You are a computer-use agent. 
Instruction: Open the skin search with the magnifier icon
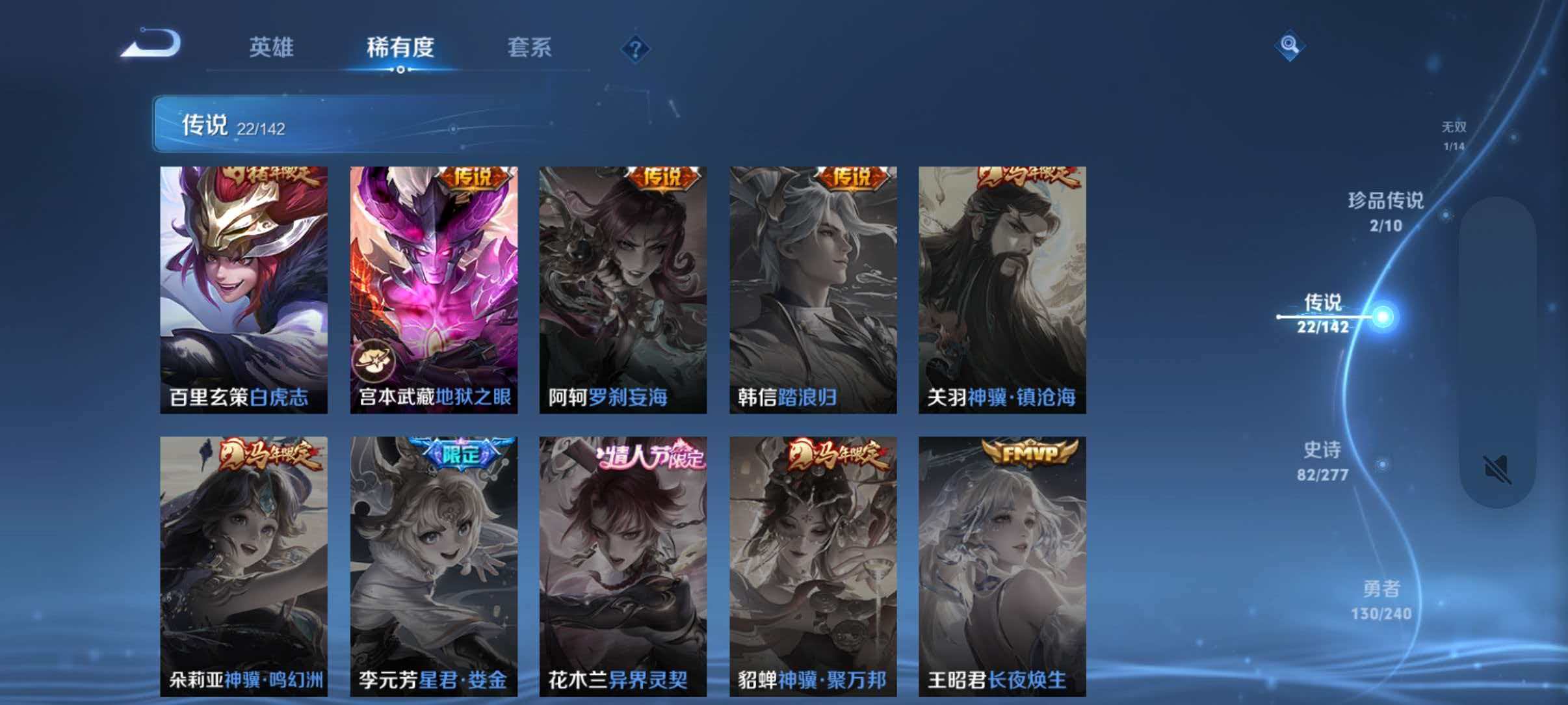pyautogui.click(x=1290, y=46)
